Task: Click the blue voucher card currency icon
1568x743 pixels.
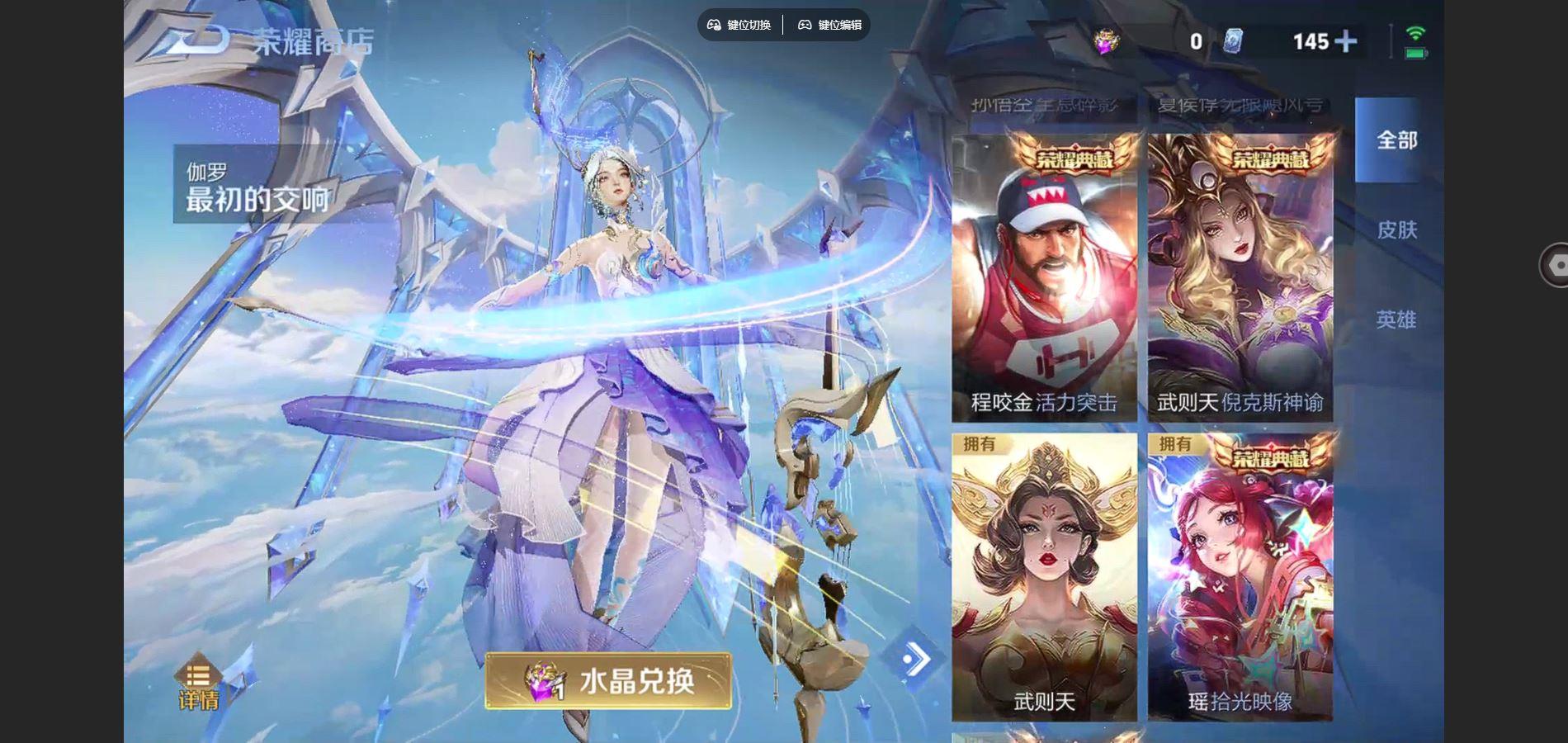Action: 1234,41
